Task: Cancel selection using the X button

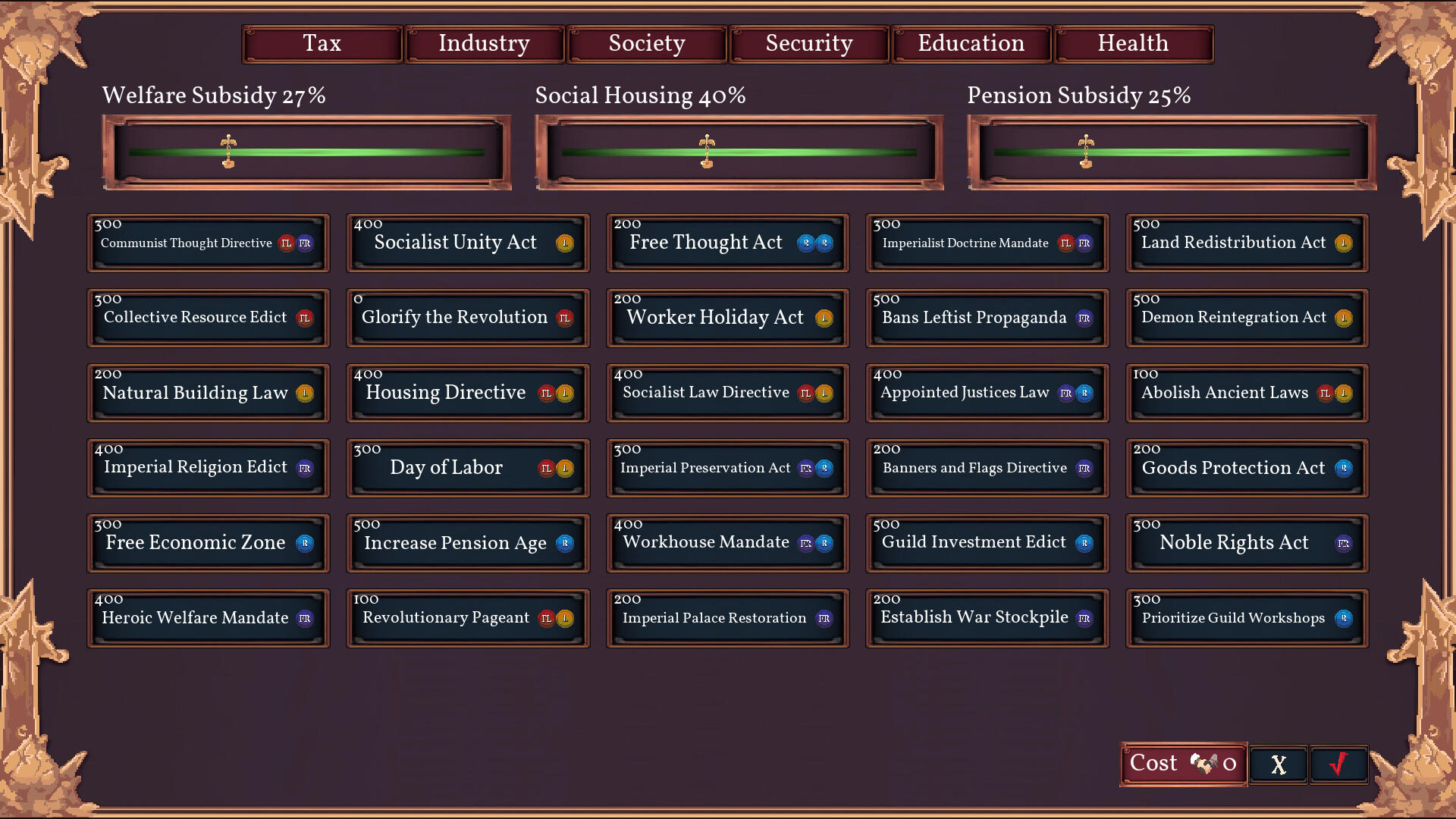Action: [1278, 764]
